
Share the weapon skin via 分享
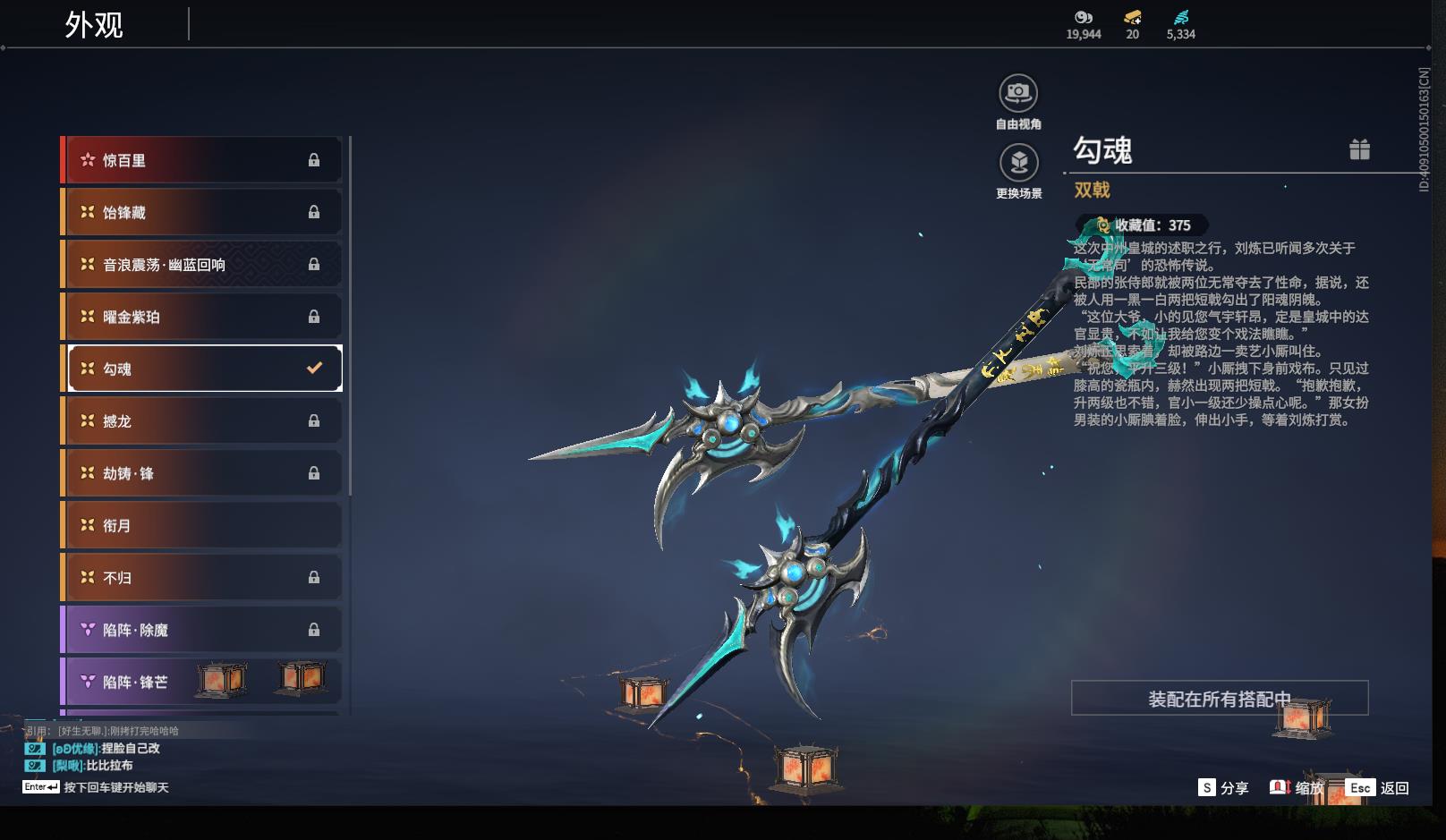point(1223,787)
